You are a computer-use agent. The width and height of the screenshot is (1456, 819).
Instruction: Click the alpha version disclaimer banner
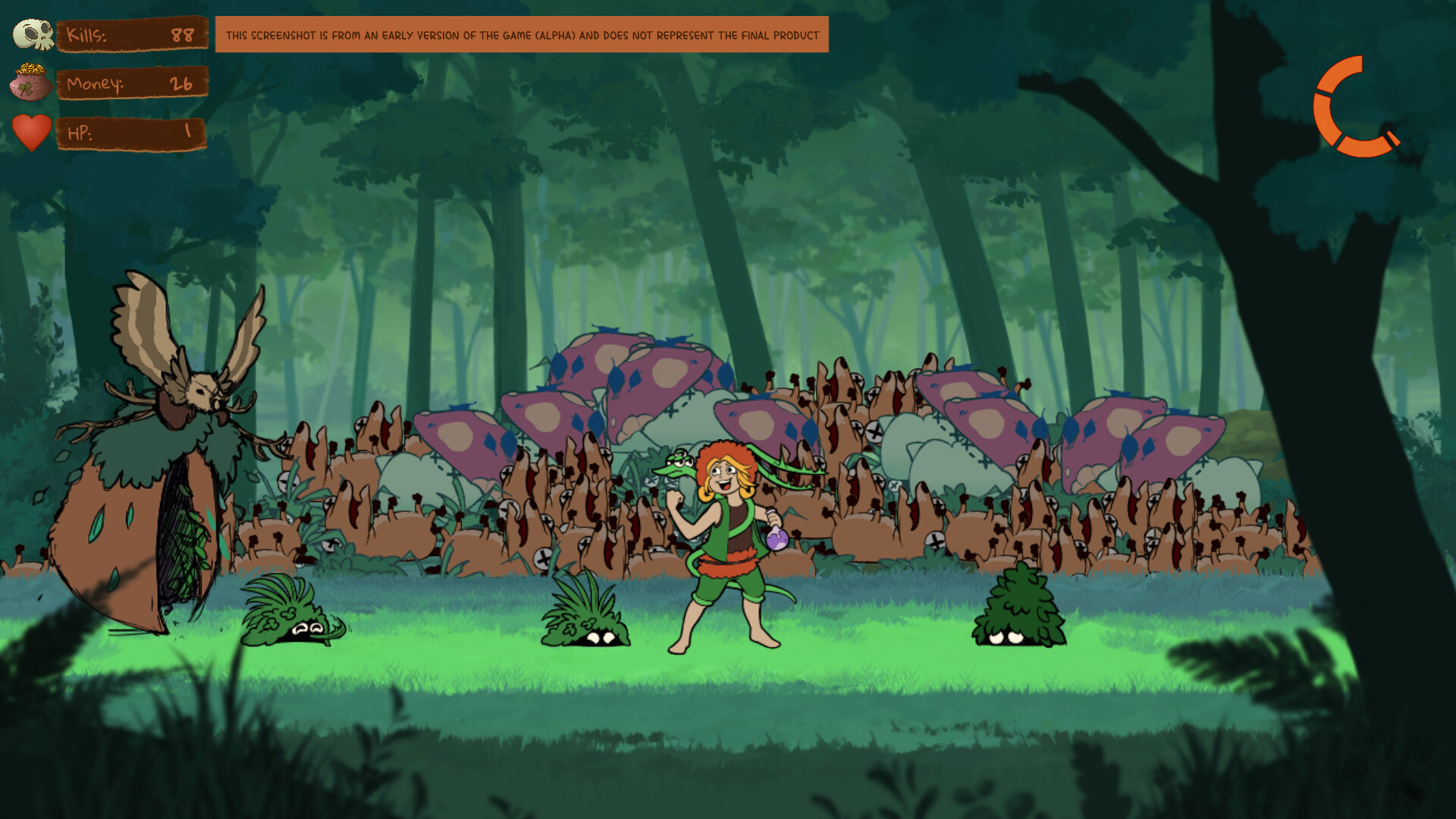[x=523, y=34]
